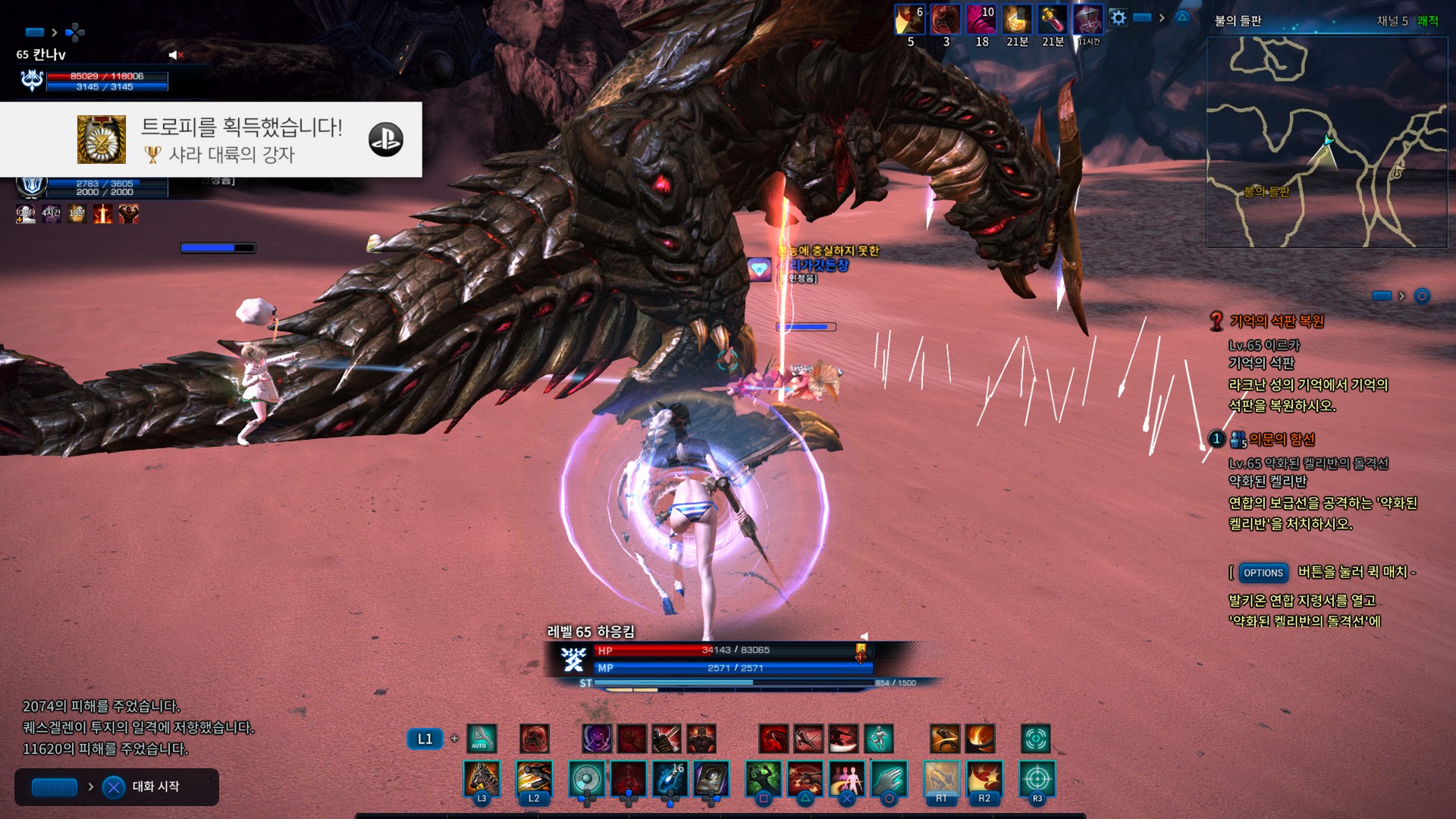1456x819 pixels.
Task: Activate the three pink silhouettes skill
Action: (847, 779)
